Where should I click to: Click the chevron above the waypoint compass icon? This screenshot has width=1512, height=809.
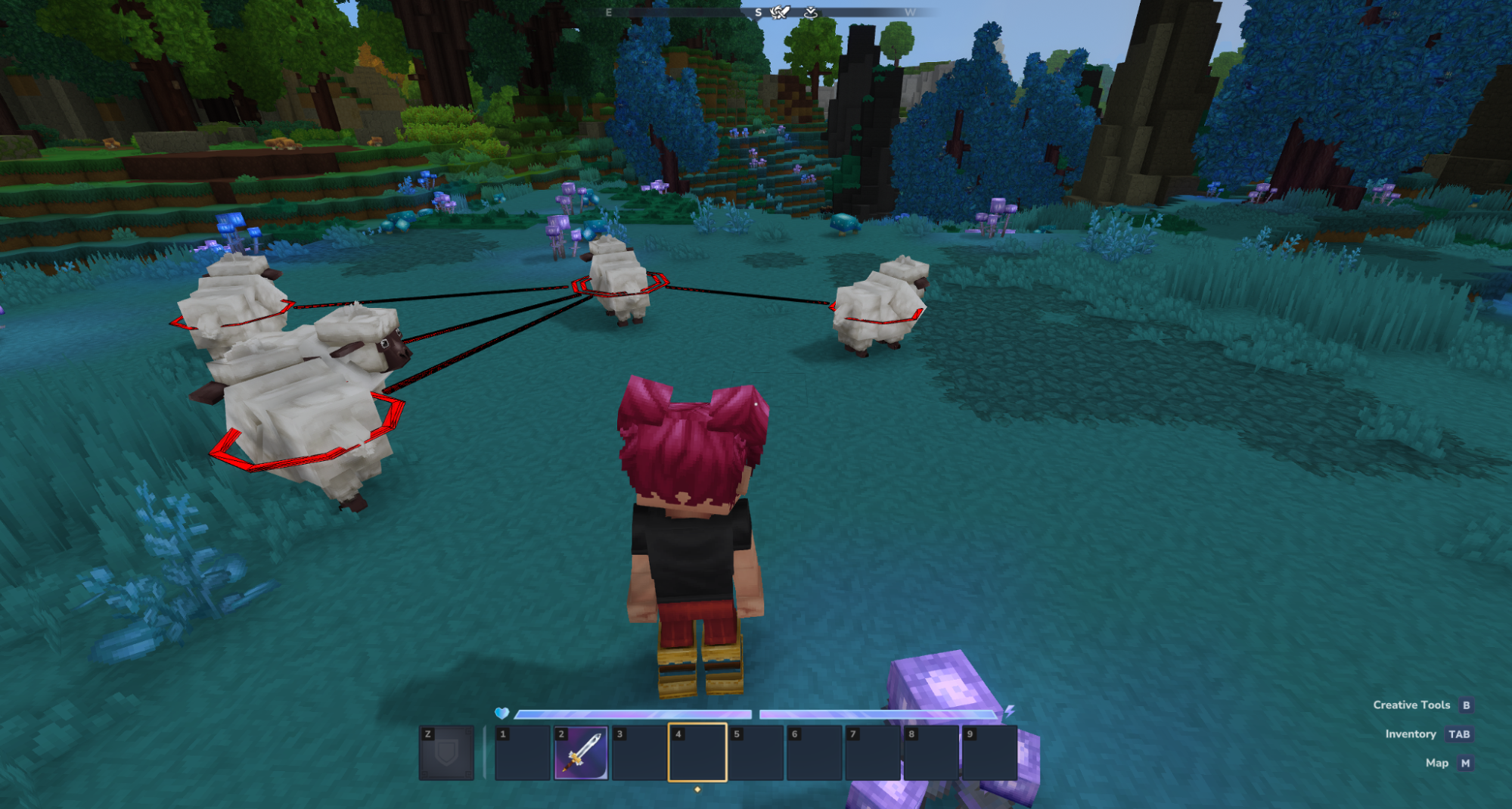tap(812, 5)
